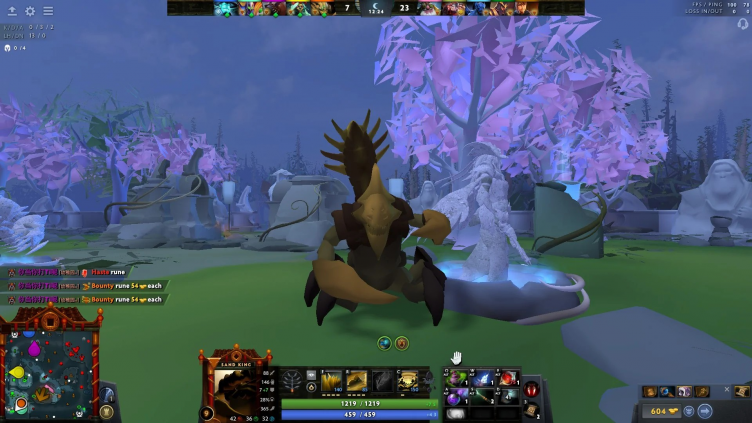This screenshot has width=752, height=423.
Task: Select the Caustic Finale ability icon
Action: click(x=383, y=381)
